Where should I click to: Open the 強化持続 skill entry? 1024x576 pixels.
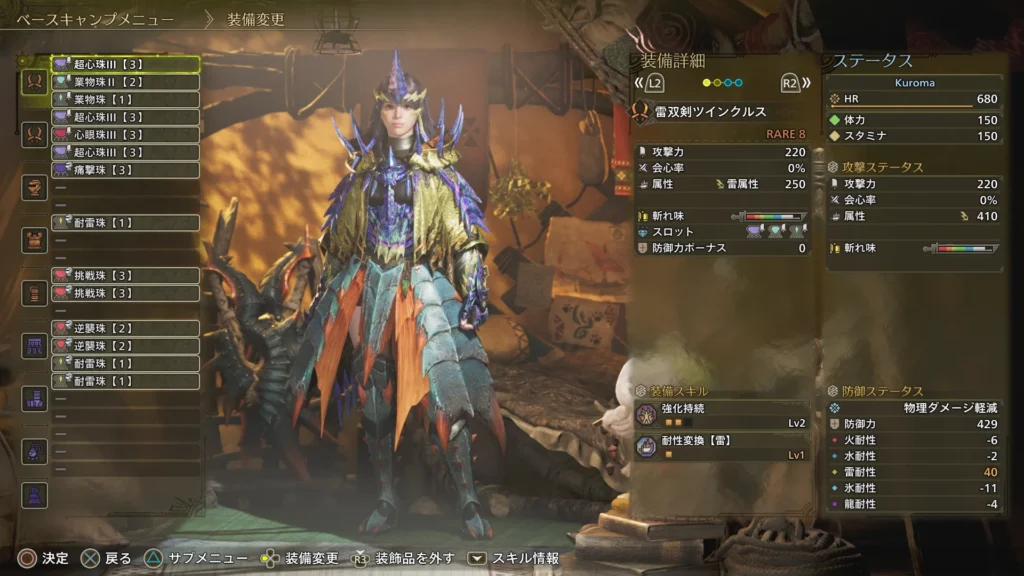click(x=720, y=414)
